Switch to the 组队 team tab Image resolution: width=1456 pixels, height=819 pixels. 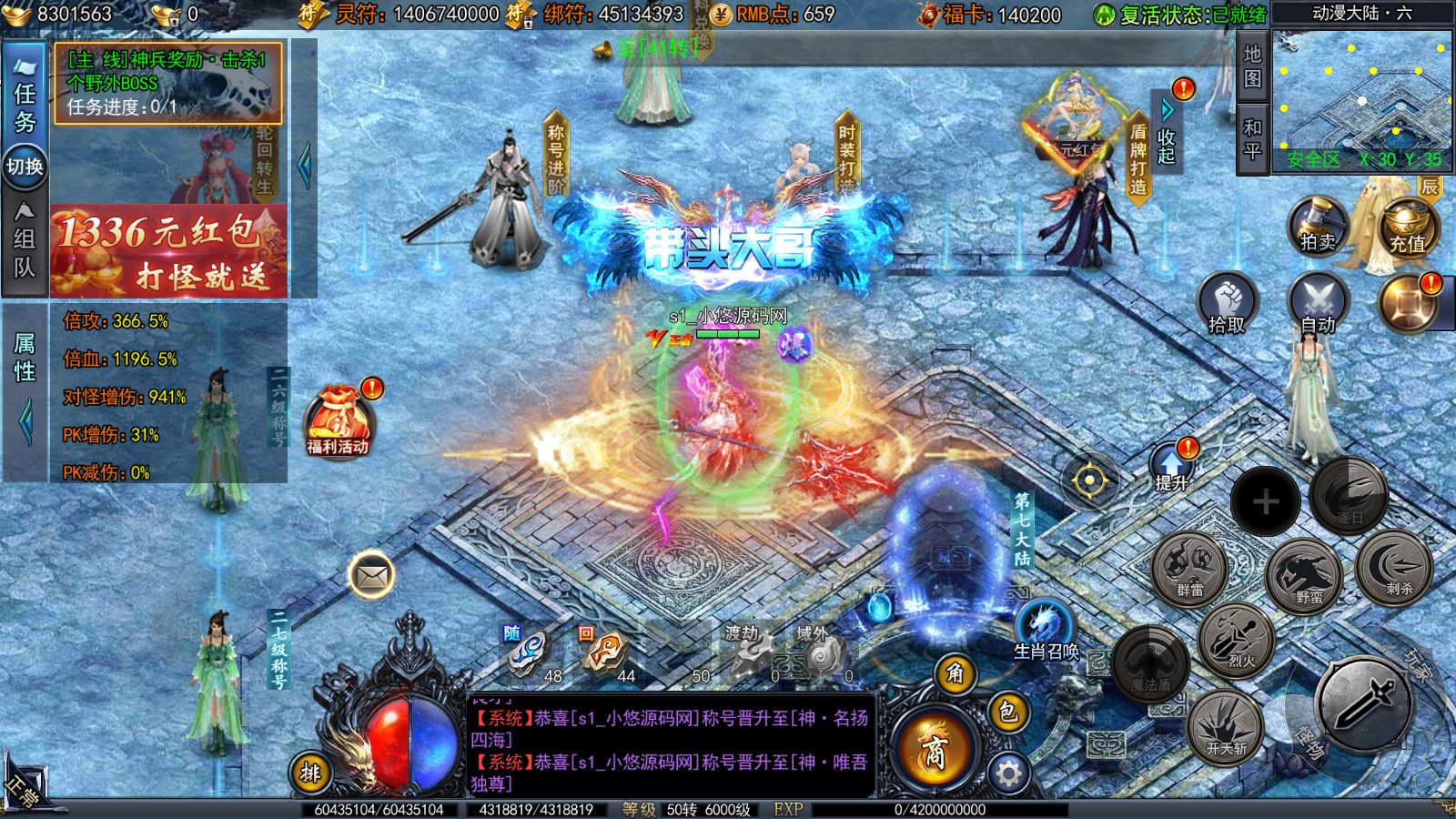click(x=25, y=241)
